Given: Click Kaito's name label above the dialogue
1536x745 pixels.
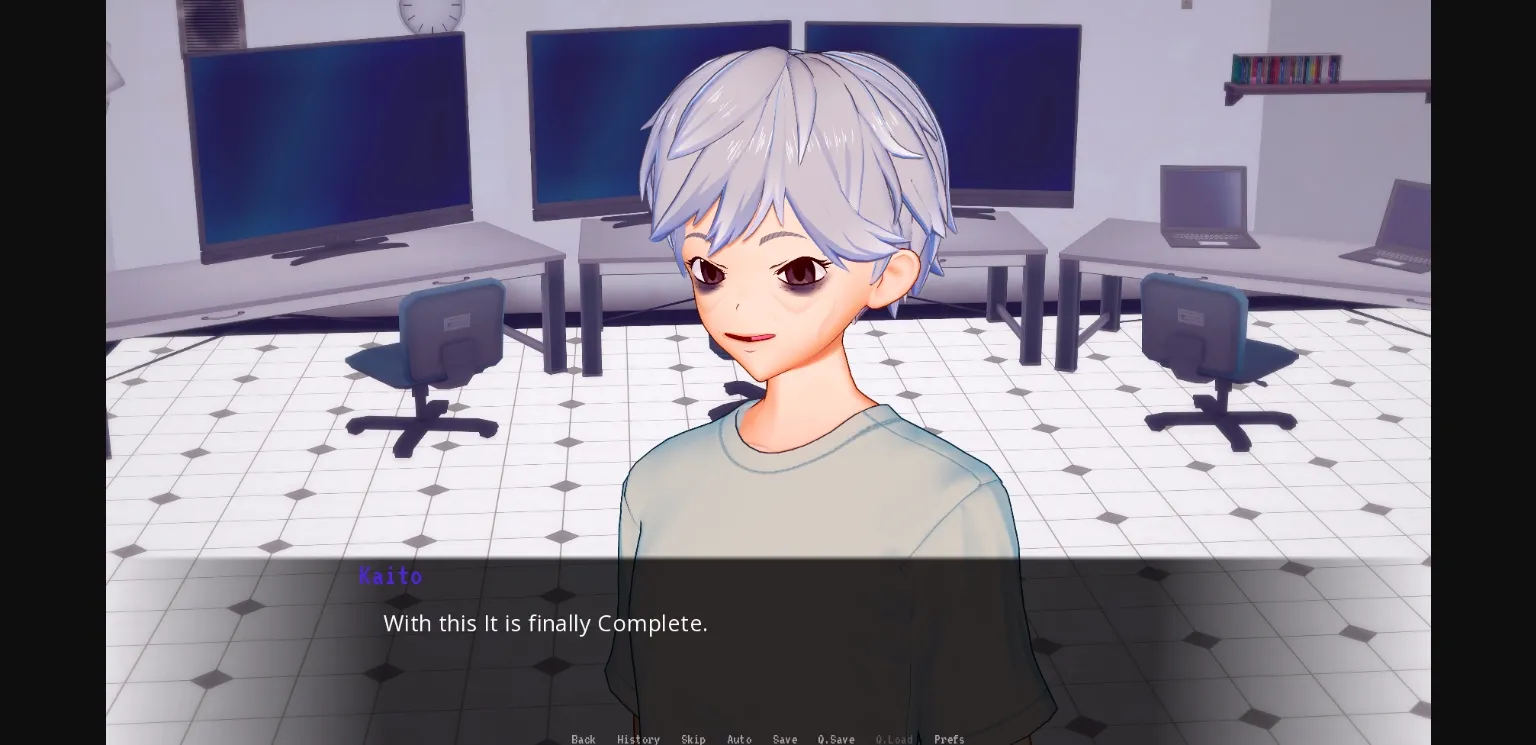Looking at the screenshot, I should pyautogui.click(x=391, y=576).
